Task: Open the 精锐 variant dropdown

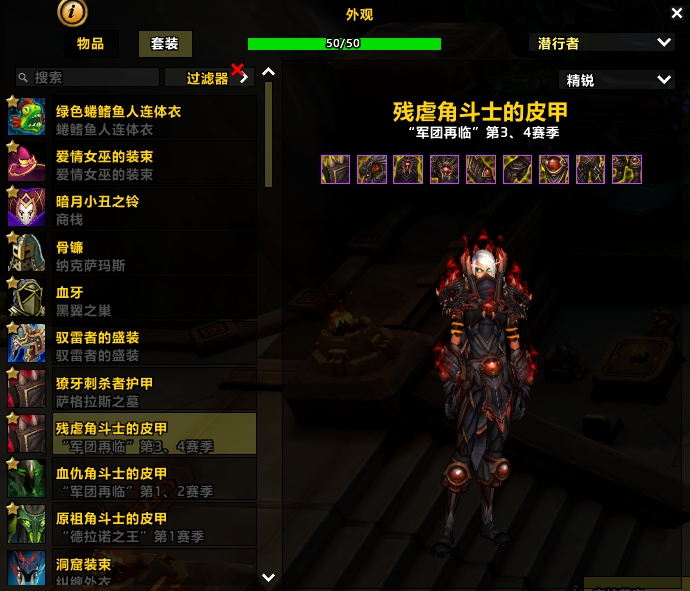Action: 617,80
